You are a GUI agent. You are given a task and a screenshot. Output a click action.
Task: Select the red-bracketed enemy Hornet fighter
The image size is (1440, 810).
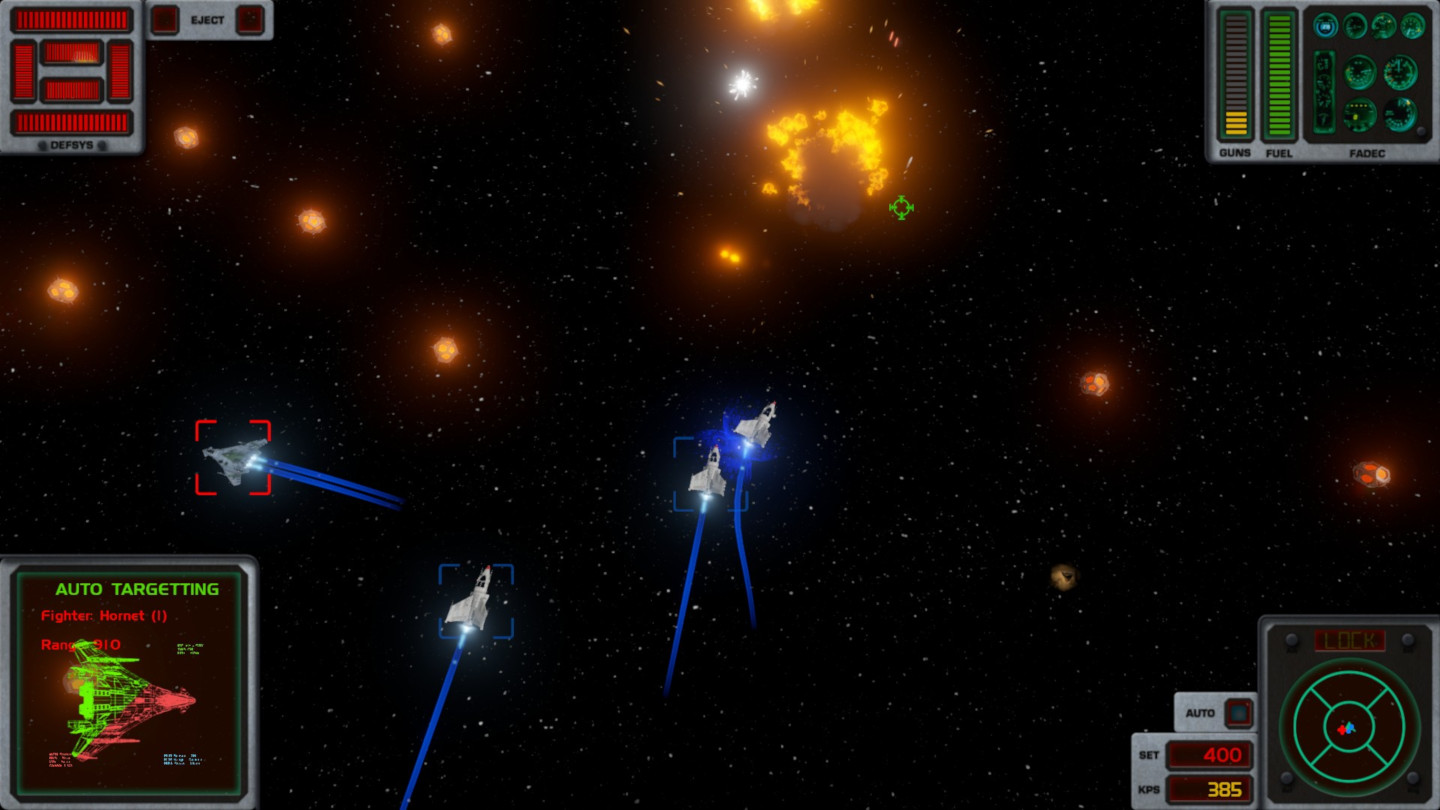pos(233,458)
